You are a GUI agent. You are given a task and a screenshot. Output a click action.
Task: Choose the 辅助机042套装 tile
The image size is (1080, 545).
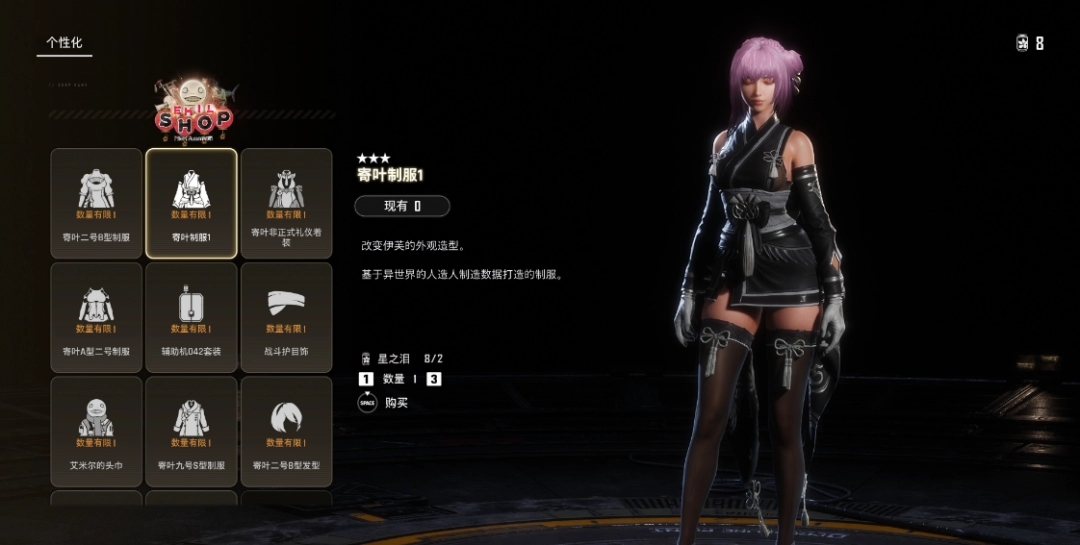tap(191, 317)
